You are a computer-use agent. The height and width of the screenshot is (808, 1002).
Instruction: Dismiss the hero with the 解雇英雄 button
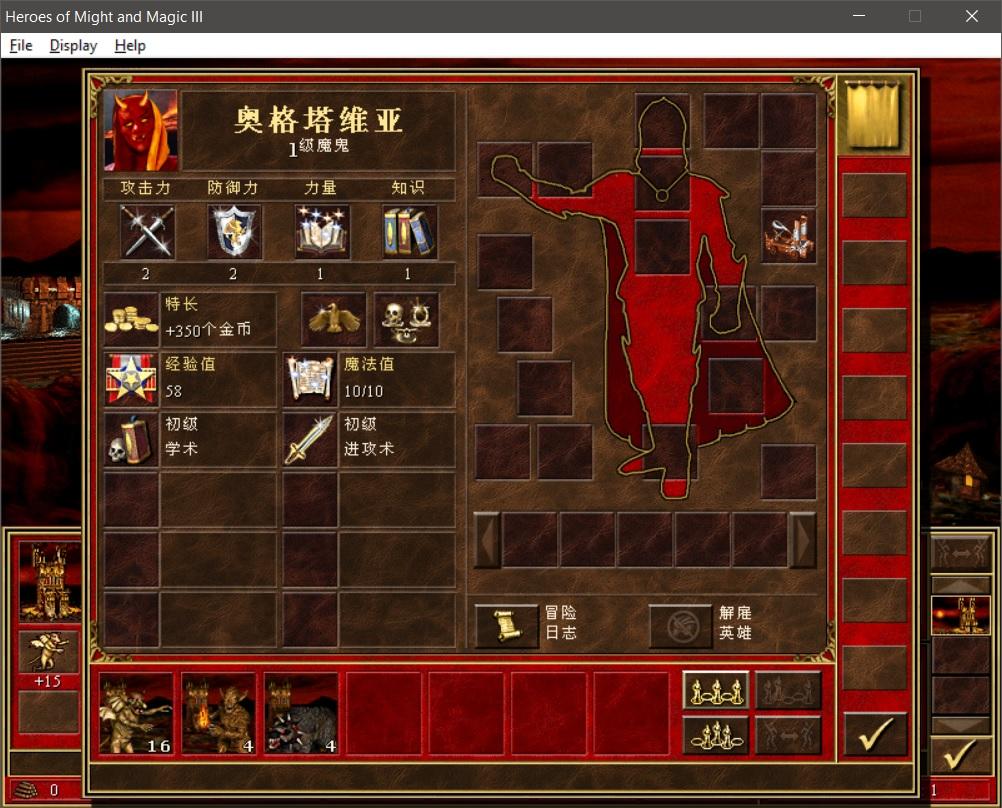pyautogui.click(x=681, y=625)
